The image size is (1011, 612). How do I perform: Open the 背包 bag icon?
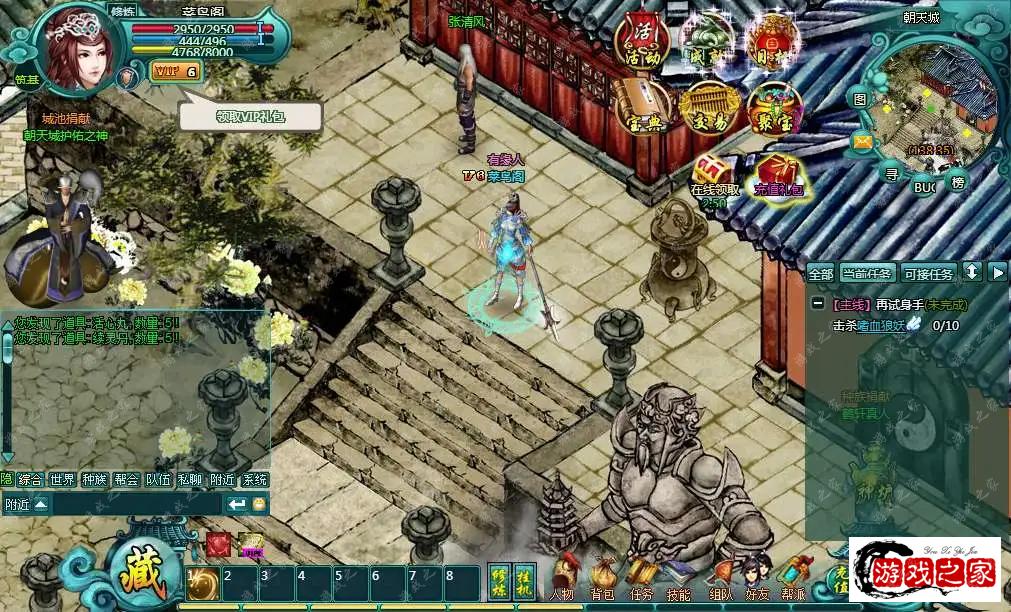point(602,580)
